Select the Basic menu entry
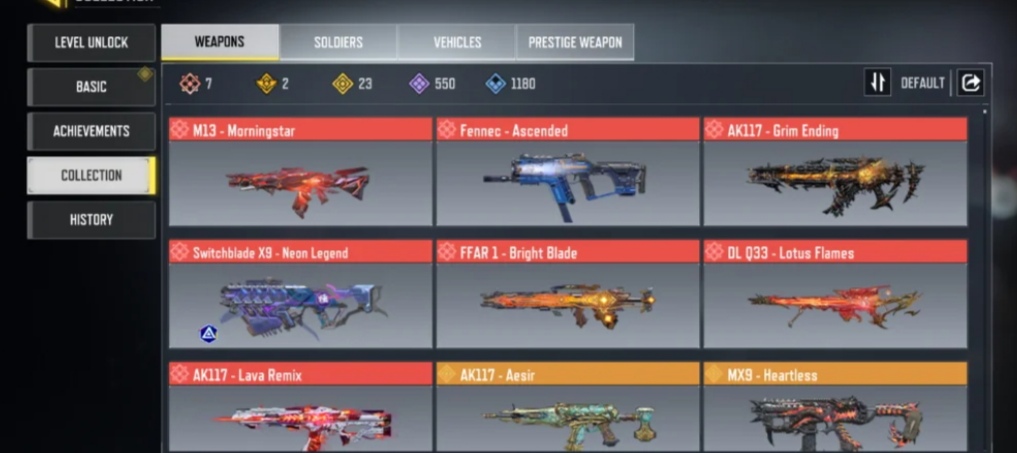 [91, 87]
